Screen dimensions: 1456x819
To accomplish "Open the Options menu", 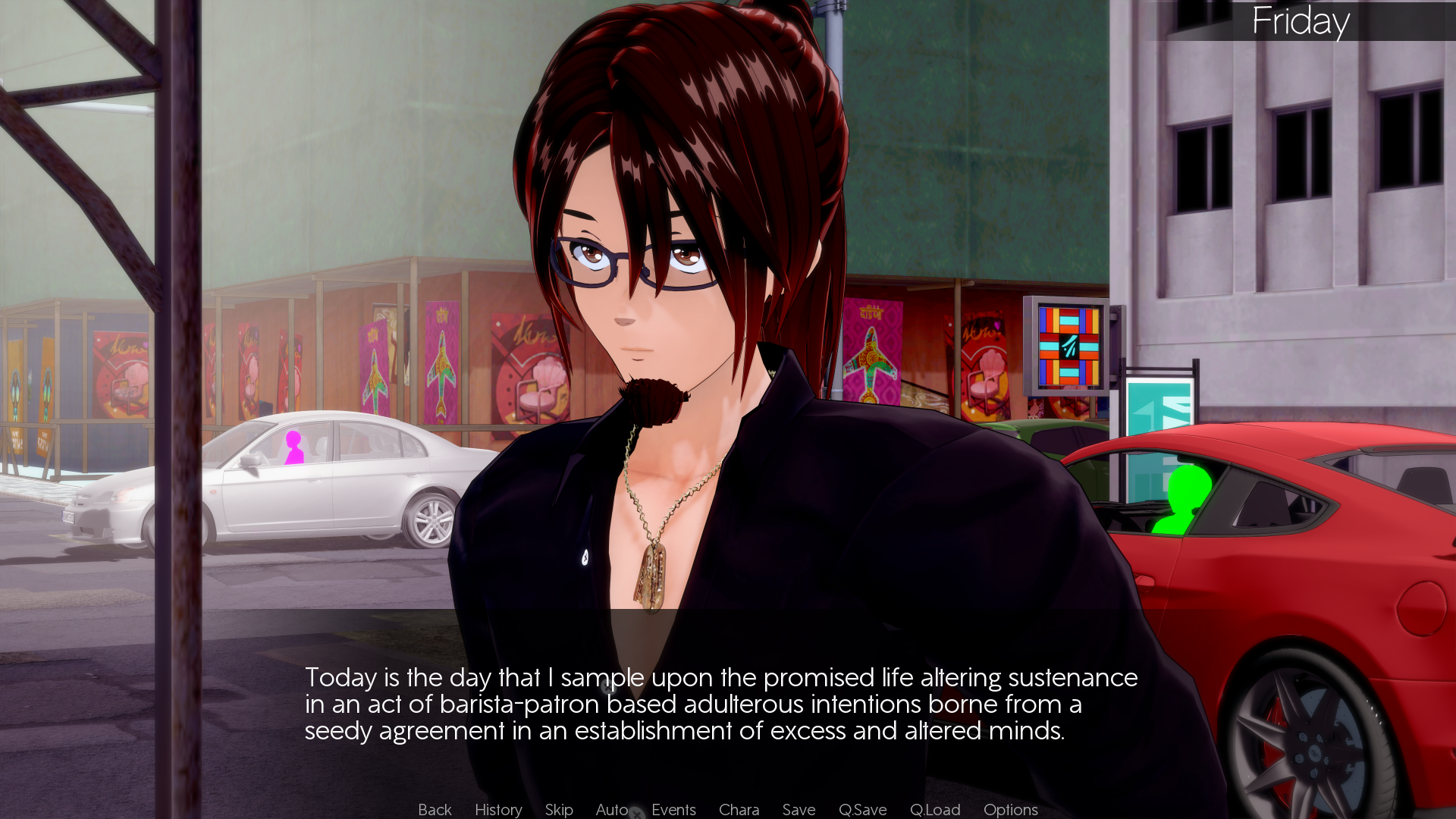I will (1010, 809).
